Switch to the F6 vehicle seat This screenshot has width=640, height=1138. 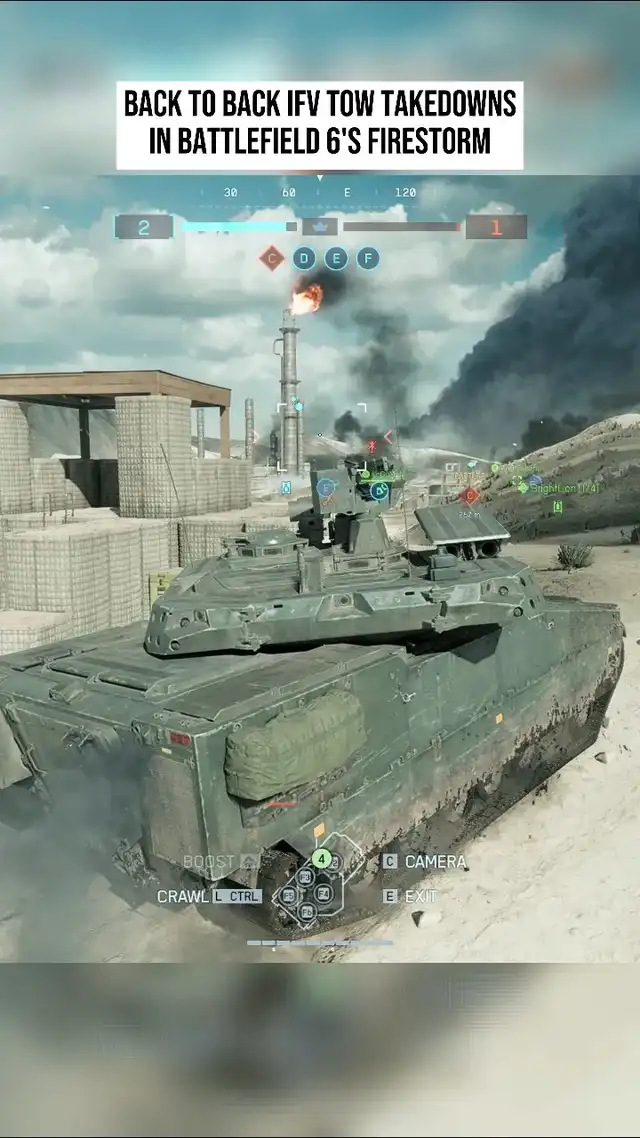point(307,911)
